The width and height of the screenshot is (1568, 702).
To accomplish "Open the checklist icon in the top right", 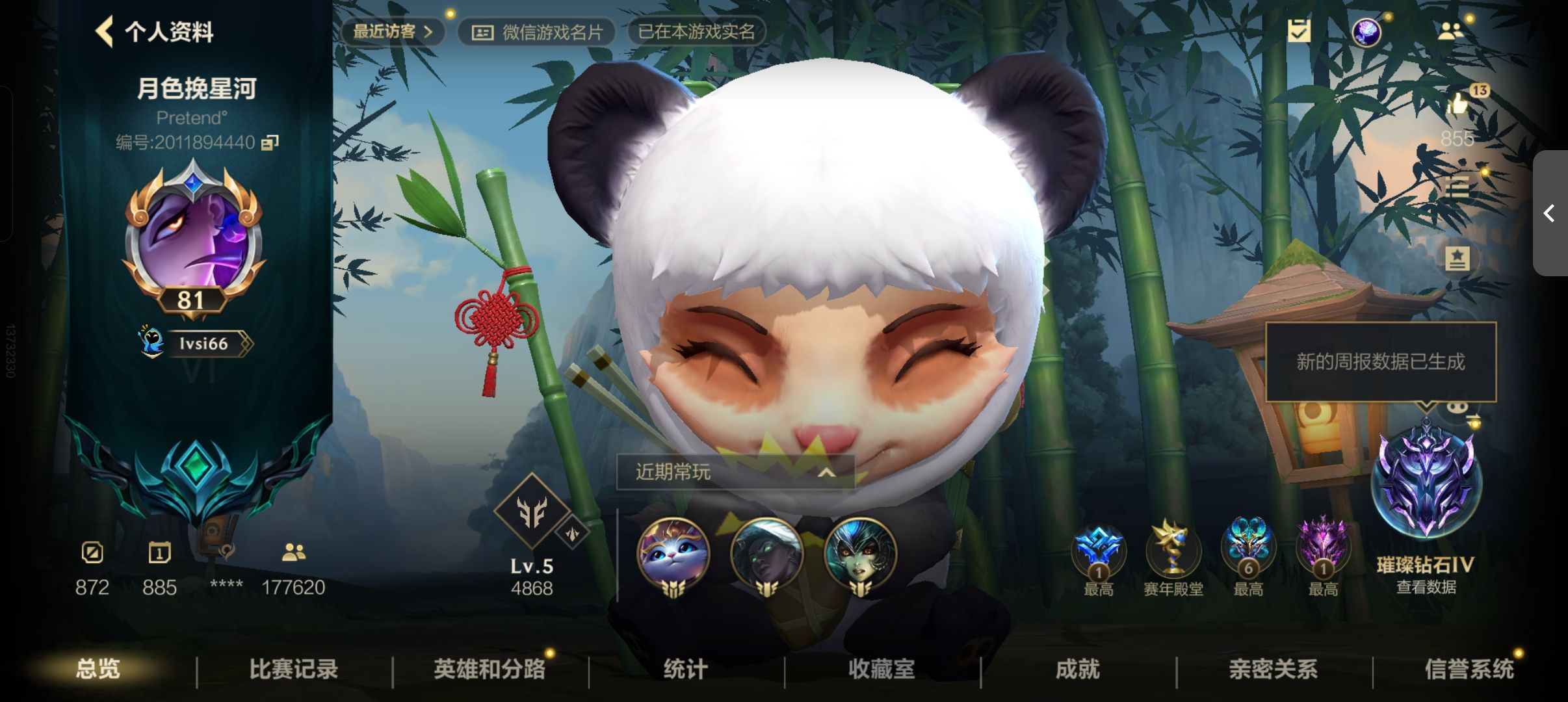I will [1300, 30].
